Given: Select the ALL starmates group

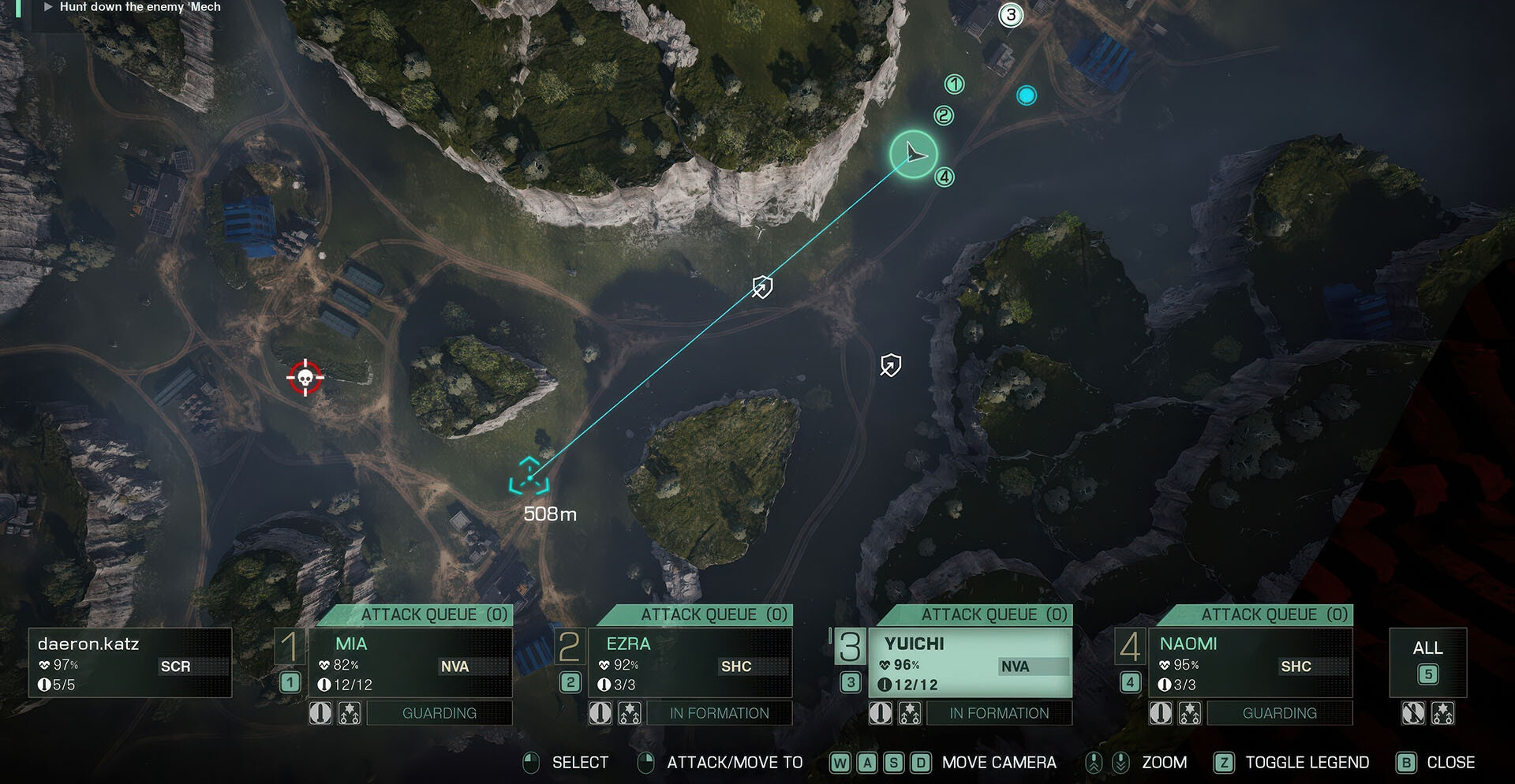Looking at the screenshot, I should pyautogui.click(x=1427, y=662).
